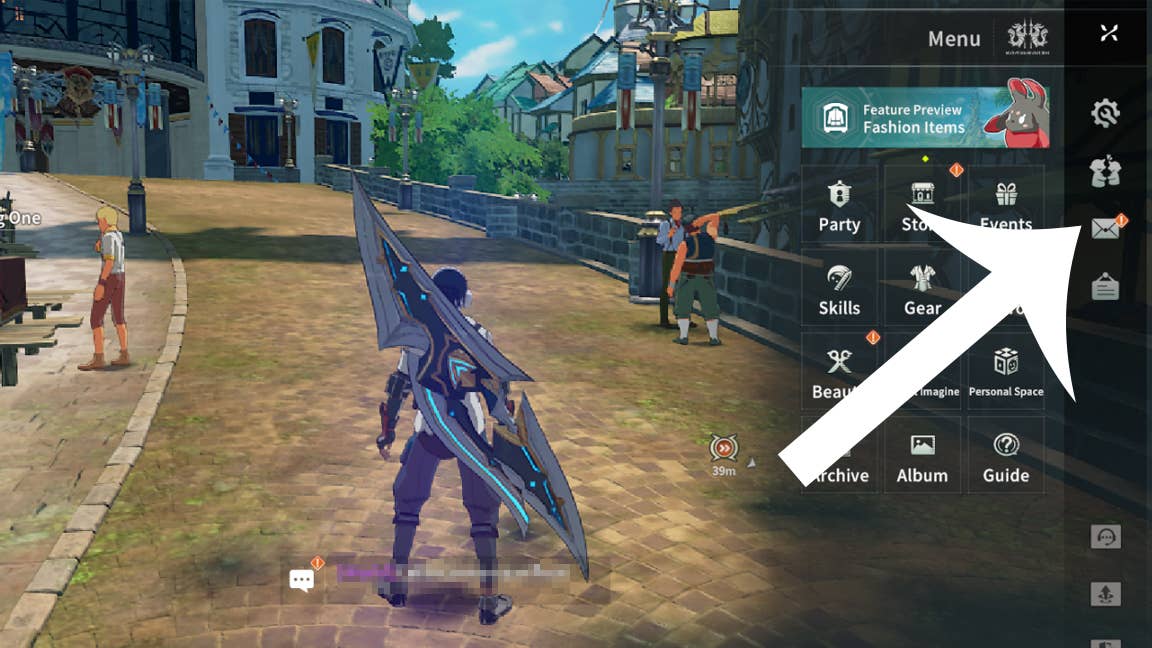Open the chat speech bubble icon

302,579
